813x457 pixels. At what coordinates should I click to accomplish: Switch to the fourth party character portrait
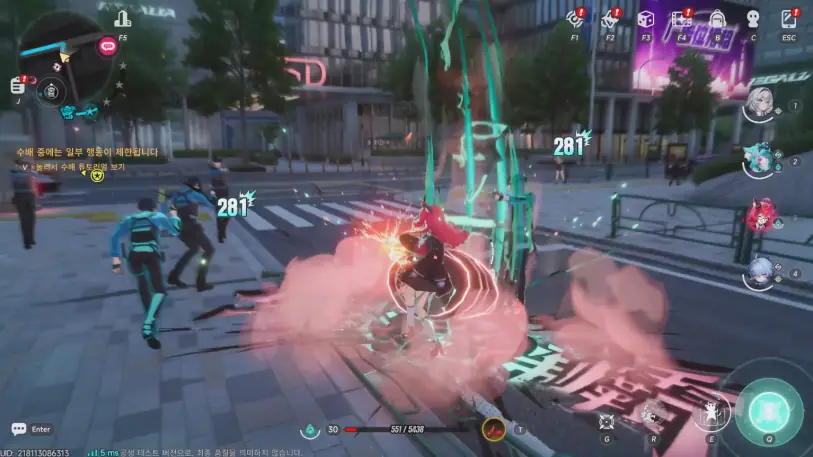pos(762,272)
